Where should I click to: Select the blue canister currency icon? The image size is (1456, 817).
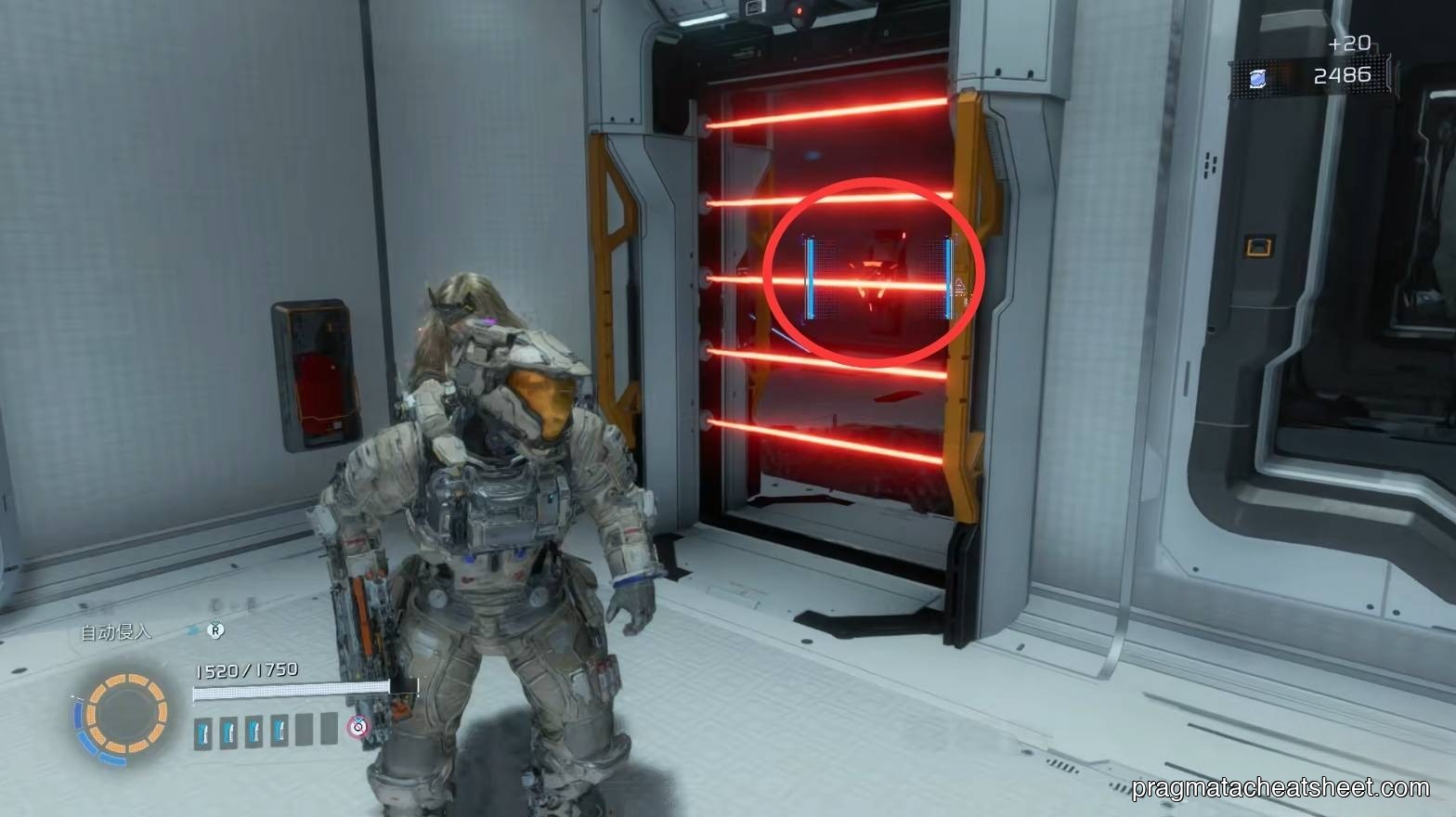[1257, 79]
